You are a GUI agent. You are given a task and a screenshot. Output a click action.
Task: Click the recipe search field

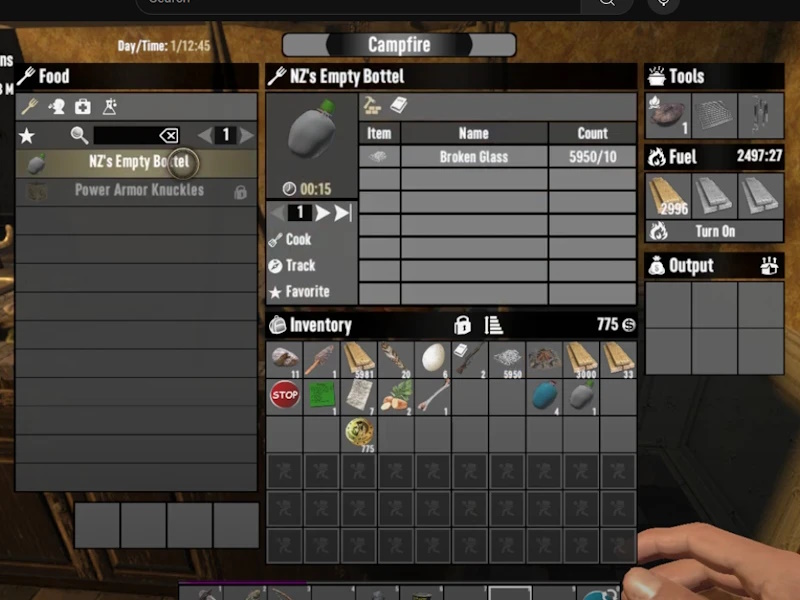click(x=125, y=135)
